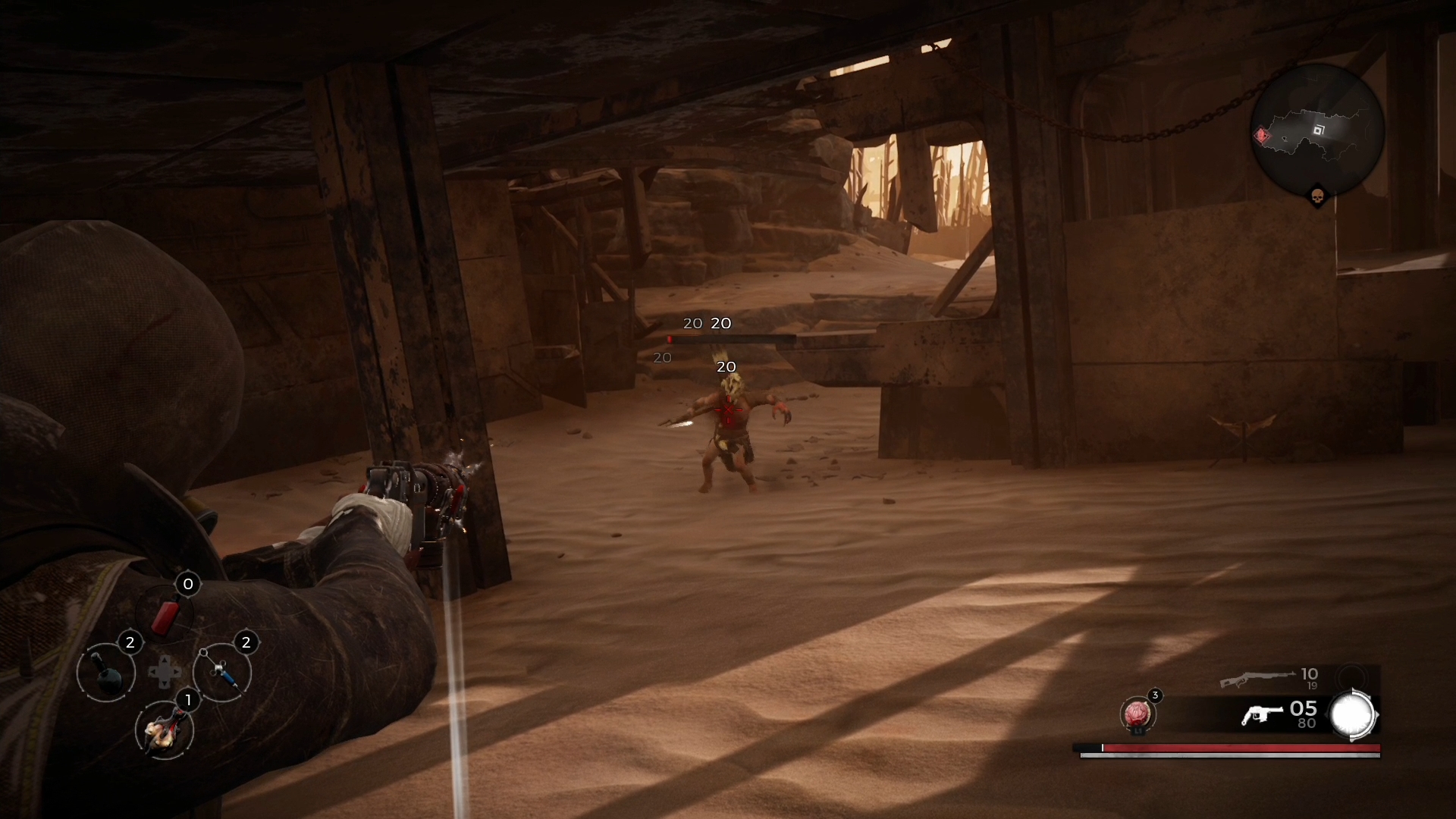Select the blue syringe quick item
Screen dimensions: 1456x819
pyautogui.click(x=222, y=672)
